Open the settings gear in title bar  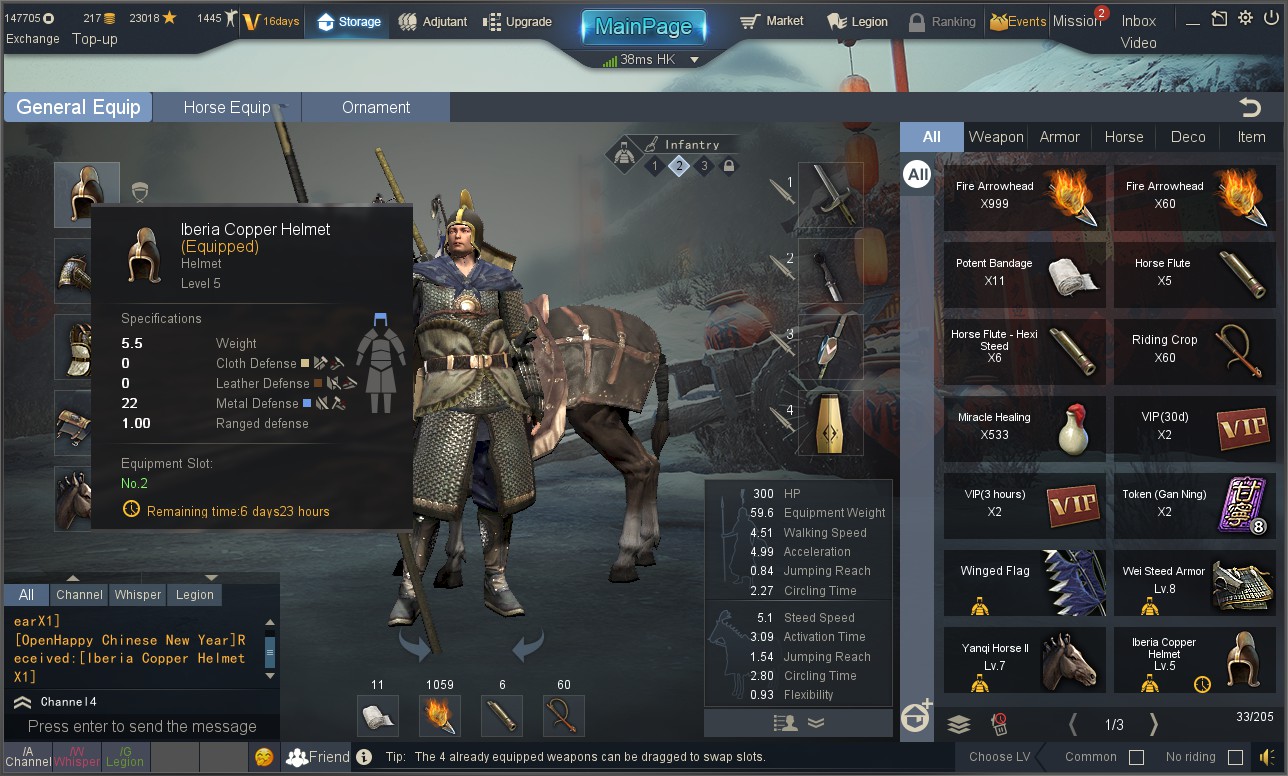pyautogui.click(x=1245, y=18)
